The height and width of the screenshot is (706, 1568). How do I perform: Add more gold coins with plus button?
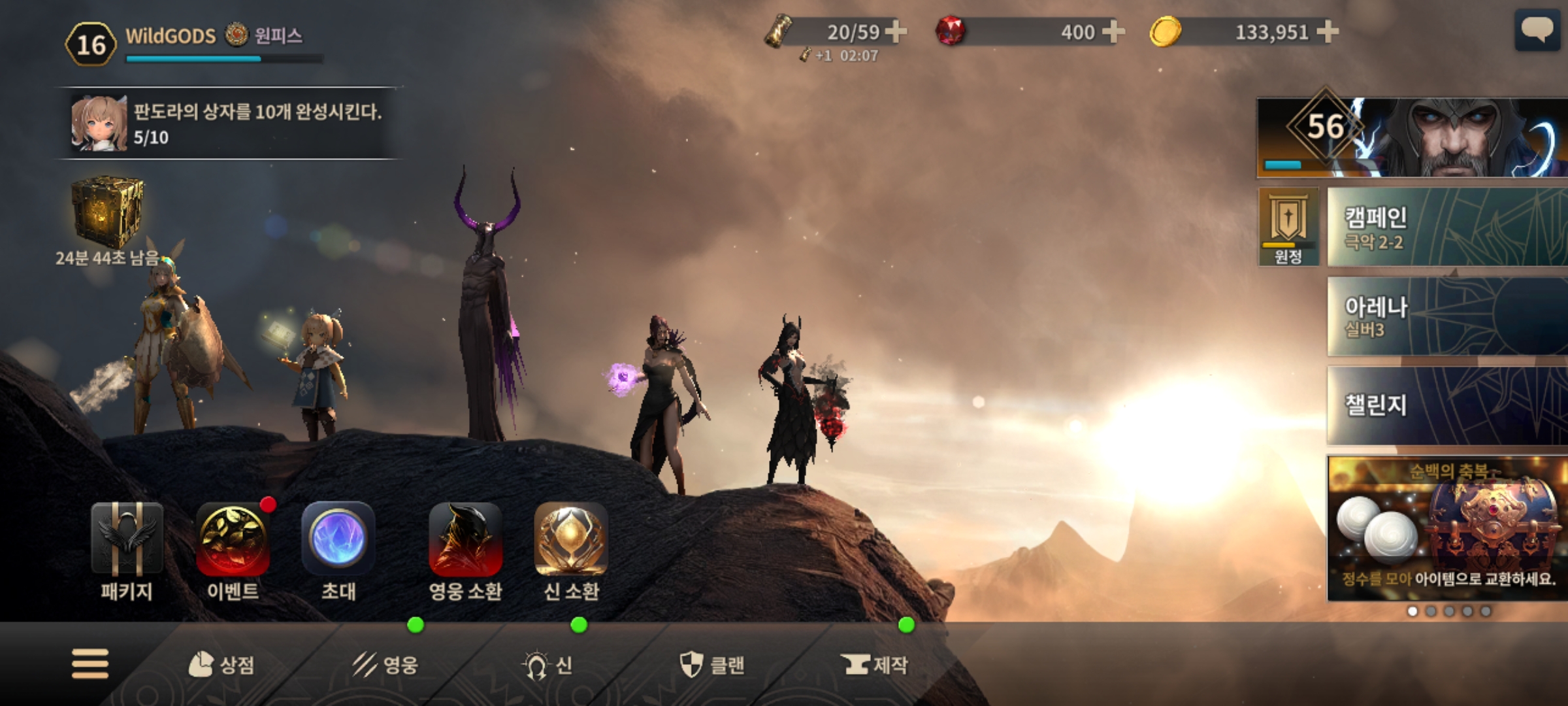[1328, 31]
